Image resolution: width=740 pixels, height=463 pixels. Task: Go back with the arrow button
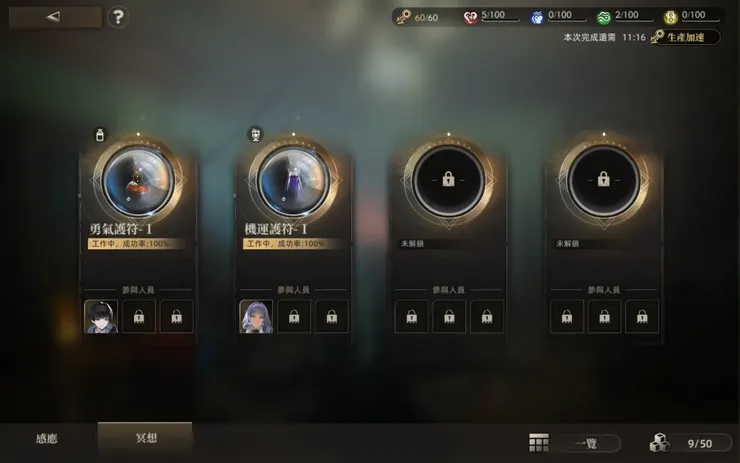pyautogui.click(x=53, y=17)
